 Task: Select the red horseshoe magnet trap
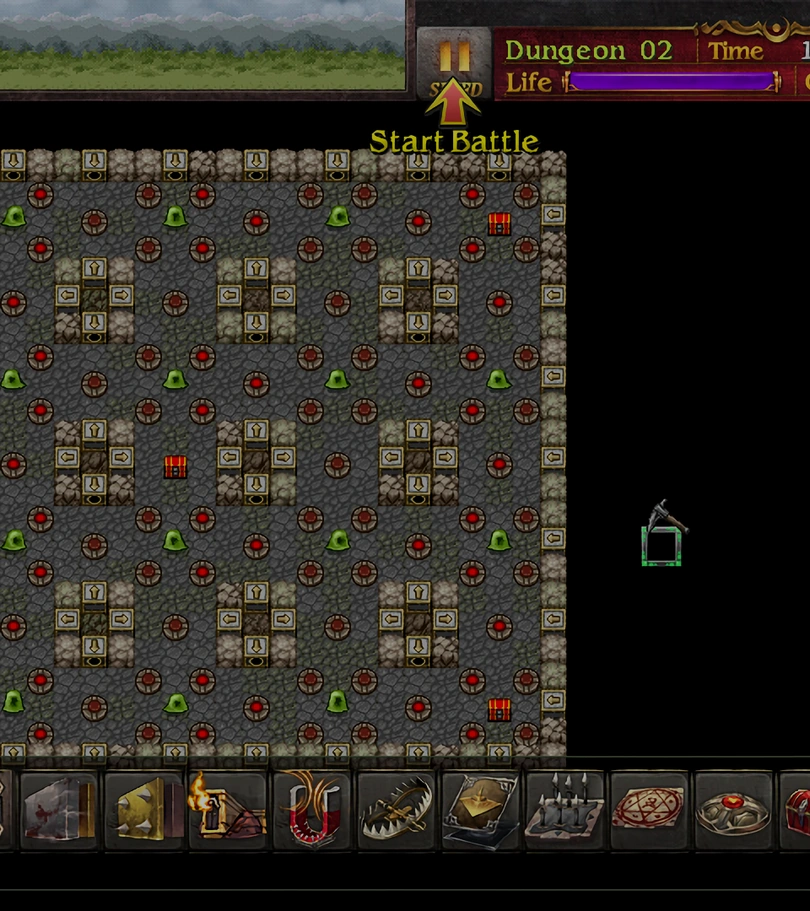coord(312,809)
